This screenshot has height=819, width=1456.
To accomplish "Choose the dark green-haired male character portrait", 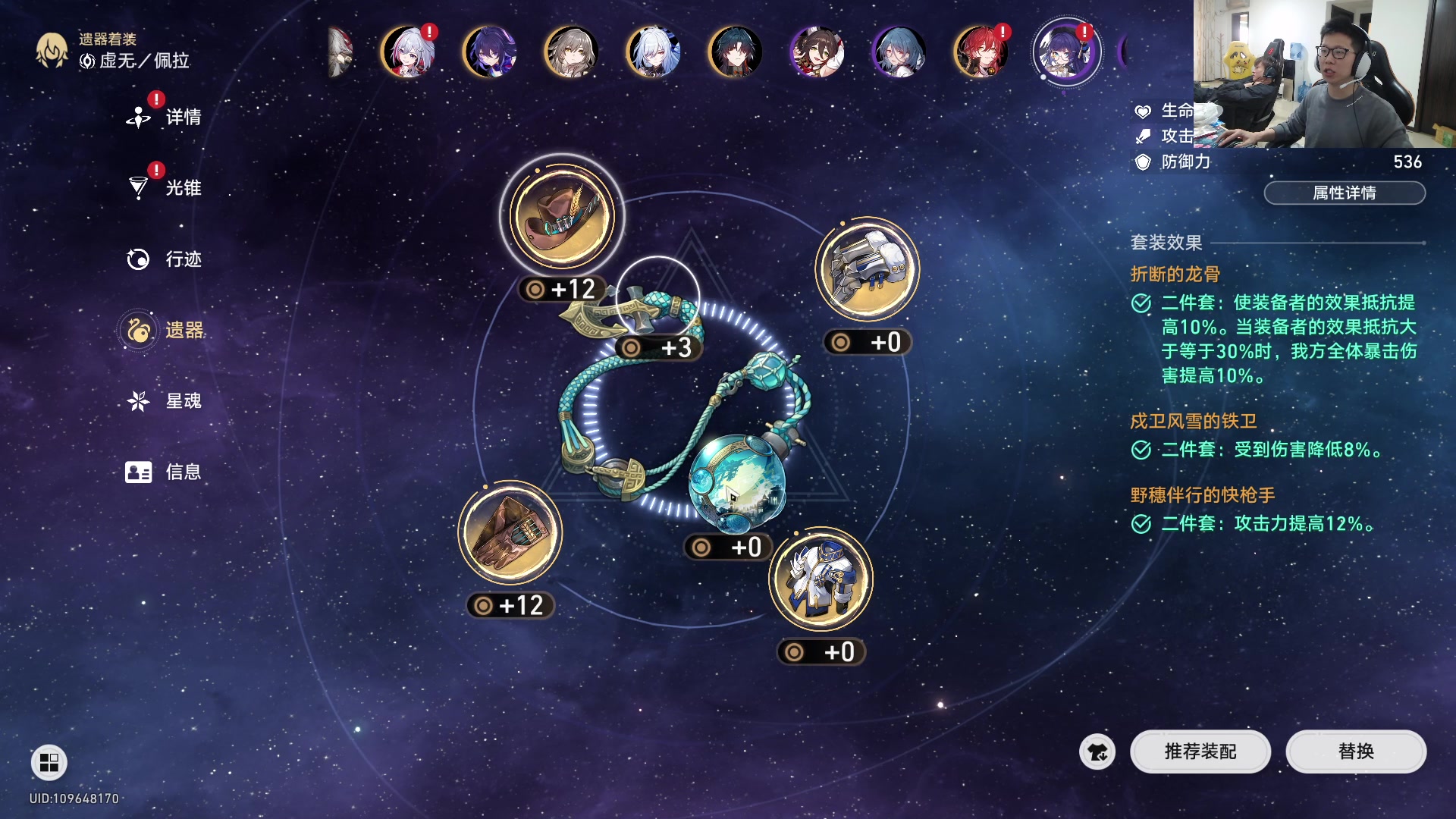I will pyautogui.click(x=735, y=52).
